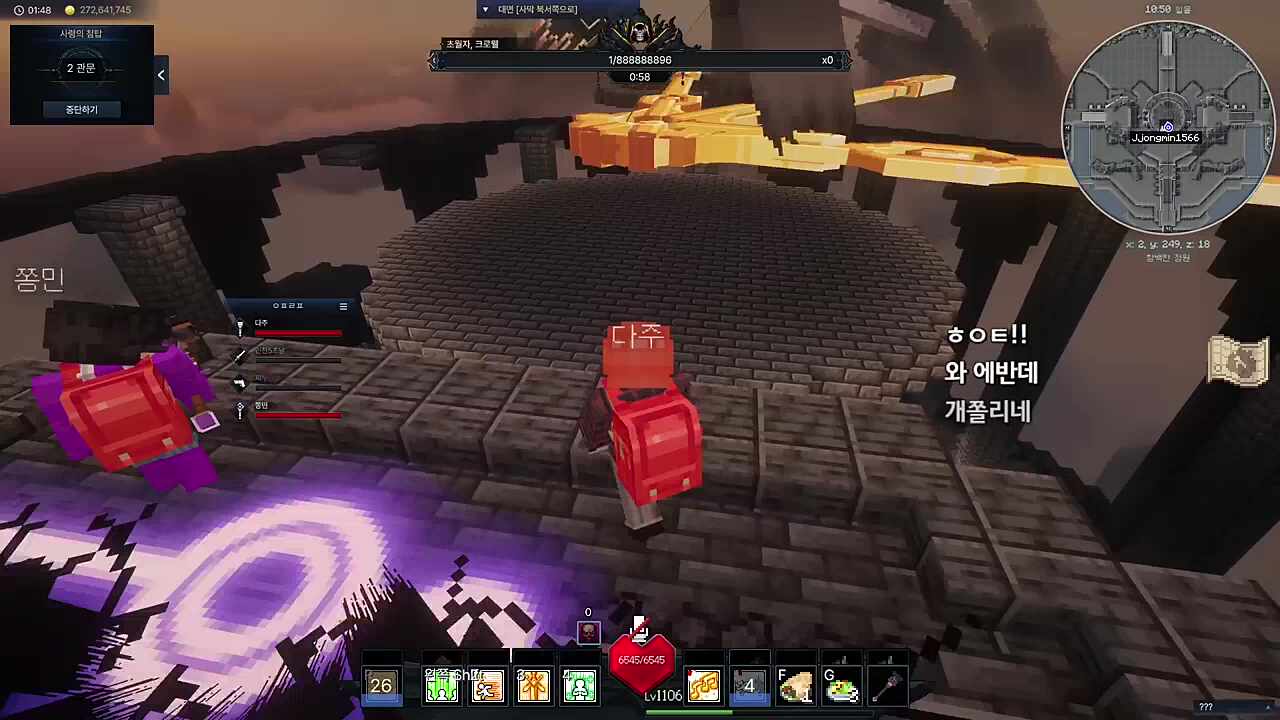Select the hammer weapon at hotbar's right end

tap(886, 685)
